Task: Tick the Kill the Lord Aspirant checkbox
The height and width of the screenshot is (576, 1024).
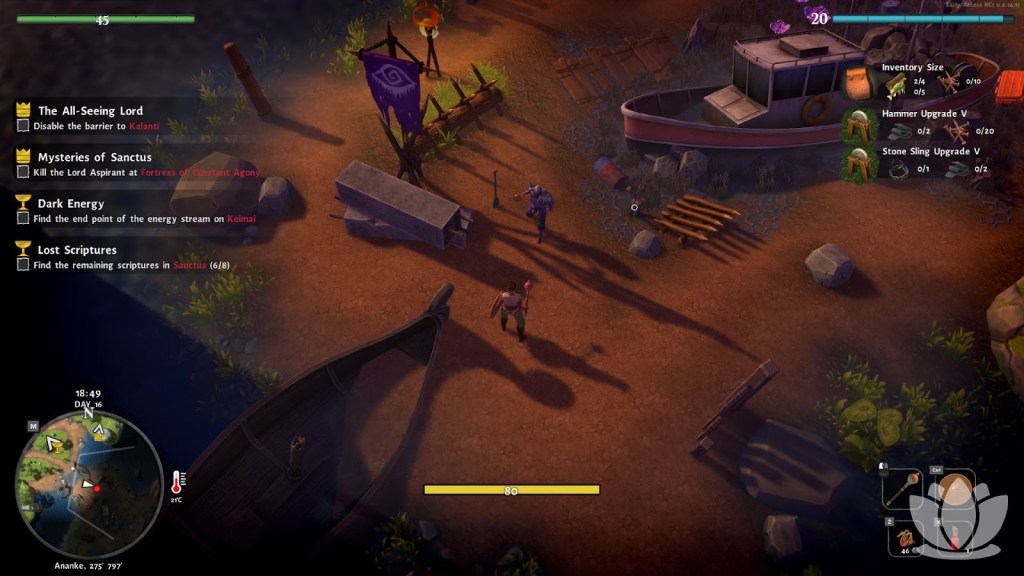Action: point(23,172)
